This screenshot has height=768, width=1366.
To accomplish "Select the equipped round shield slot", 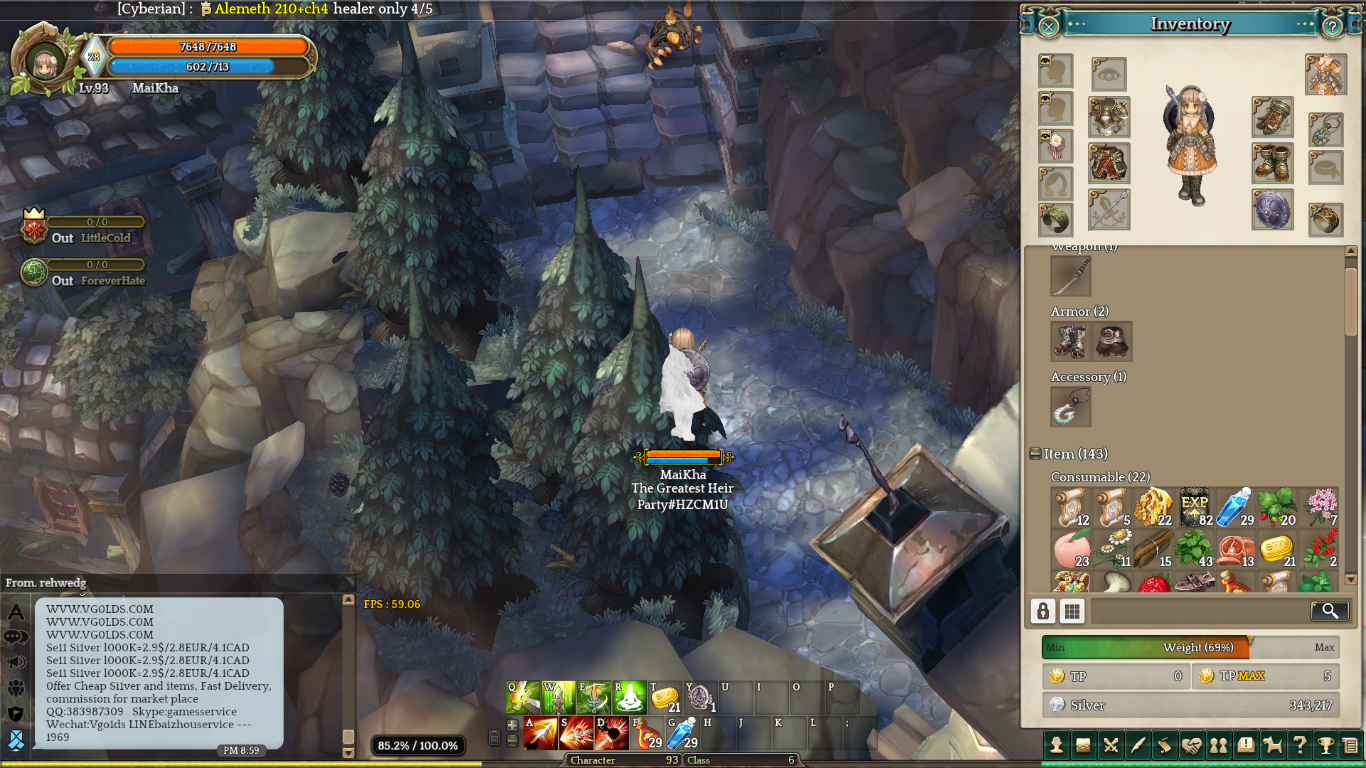I will point(1272,210).
